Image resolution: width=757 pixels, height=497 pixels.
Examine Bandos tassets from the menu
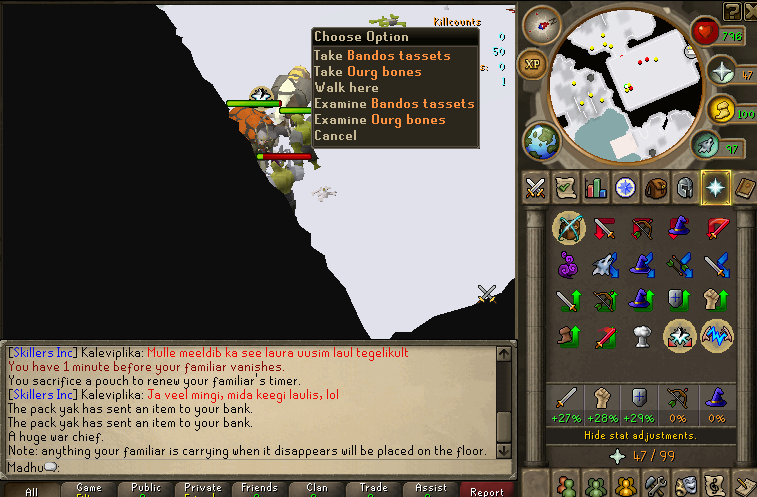pos(394,104)
